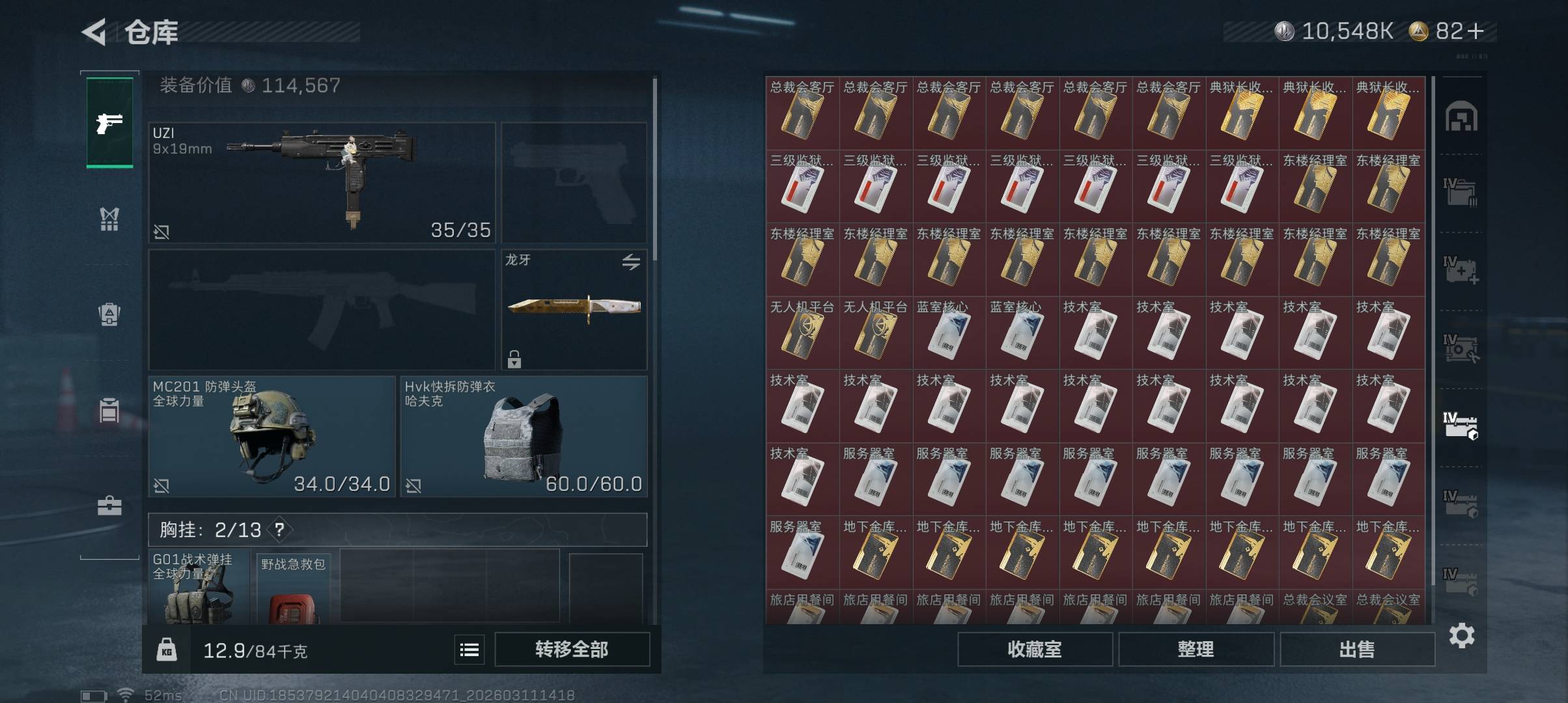Select the highlighted IV container tab
This screenshot has height=703, width=1568.
tap(1461, 426)
